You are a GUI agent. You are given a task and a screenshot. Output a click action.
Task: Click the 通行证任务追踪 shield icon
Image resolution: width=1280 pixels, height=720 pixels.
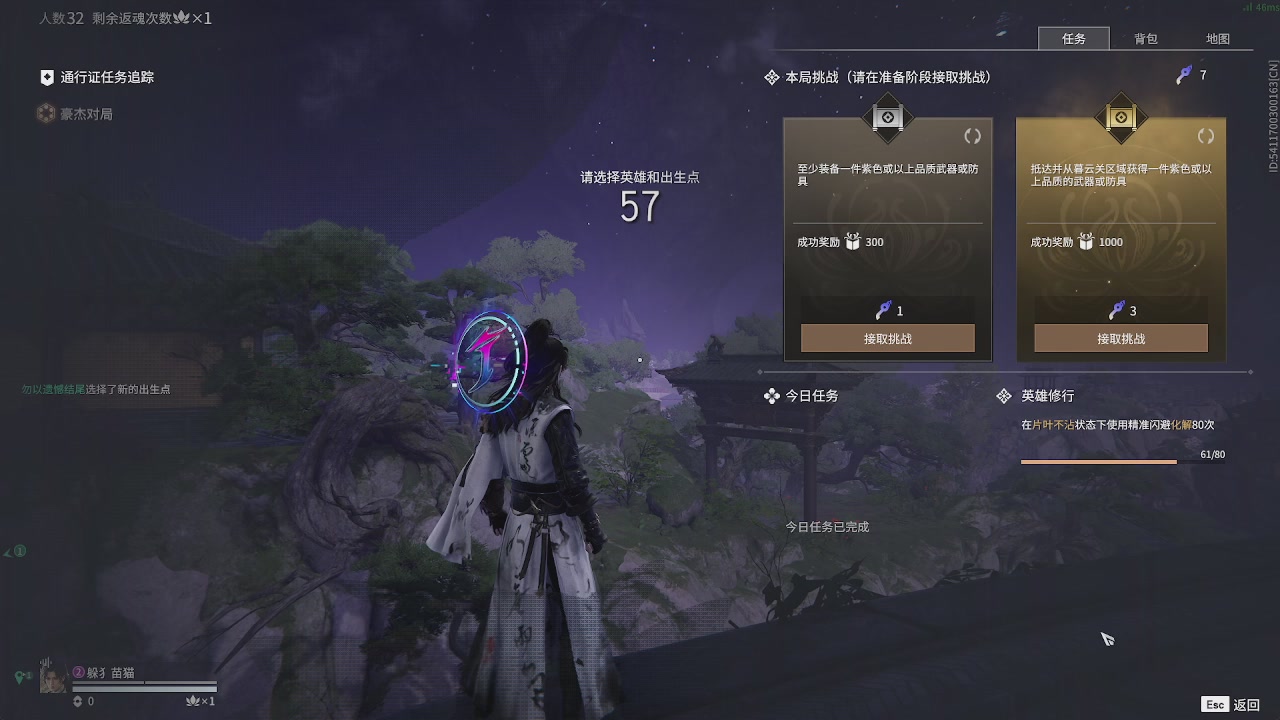pyautogui.click(x=46, y=77)
